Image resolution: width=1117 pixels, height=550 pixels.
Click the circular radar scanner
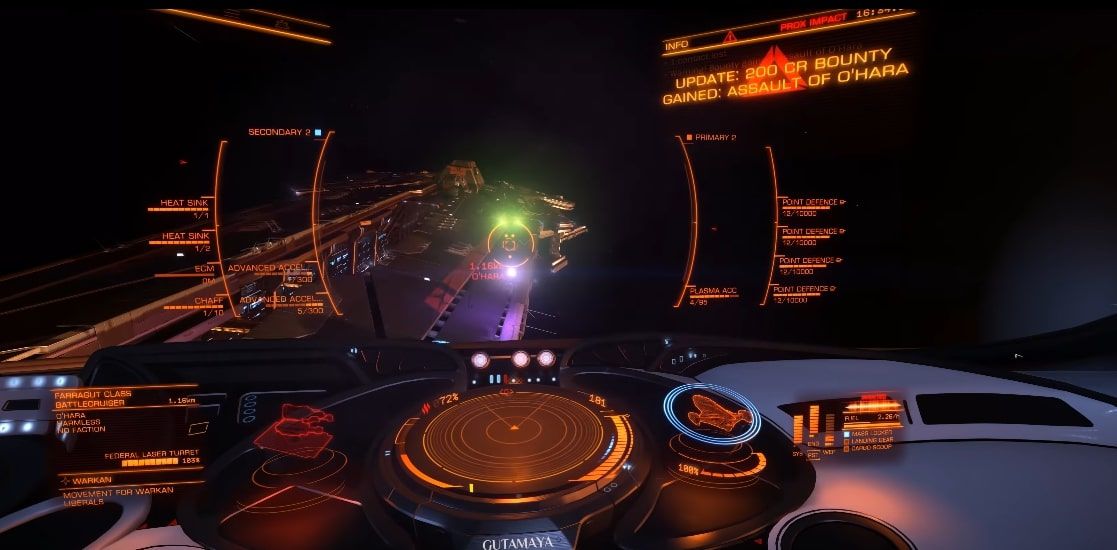pyautogui.click(x=514, y=433)
